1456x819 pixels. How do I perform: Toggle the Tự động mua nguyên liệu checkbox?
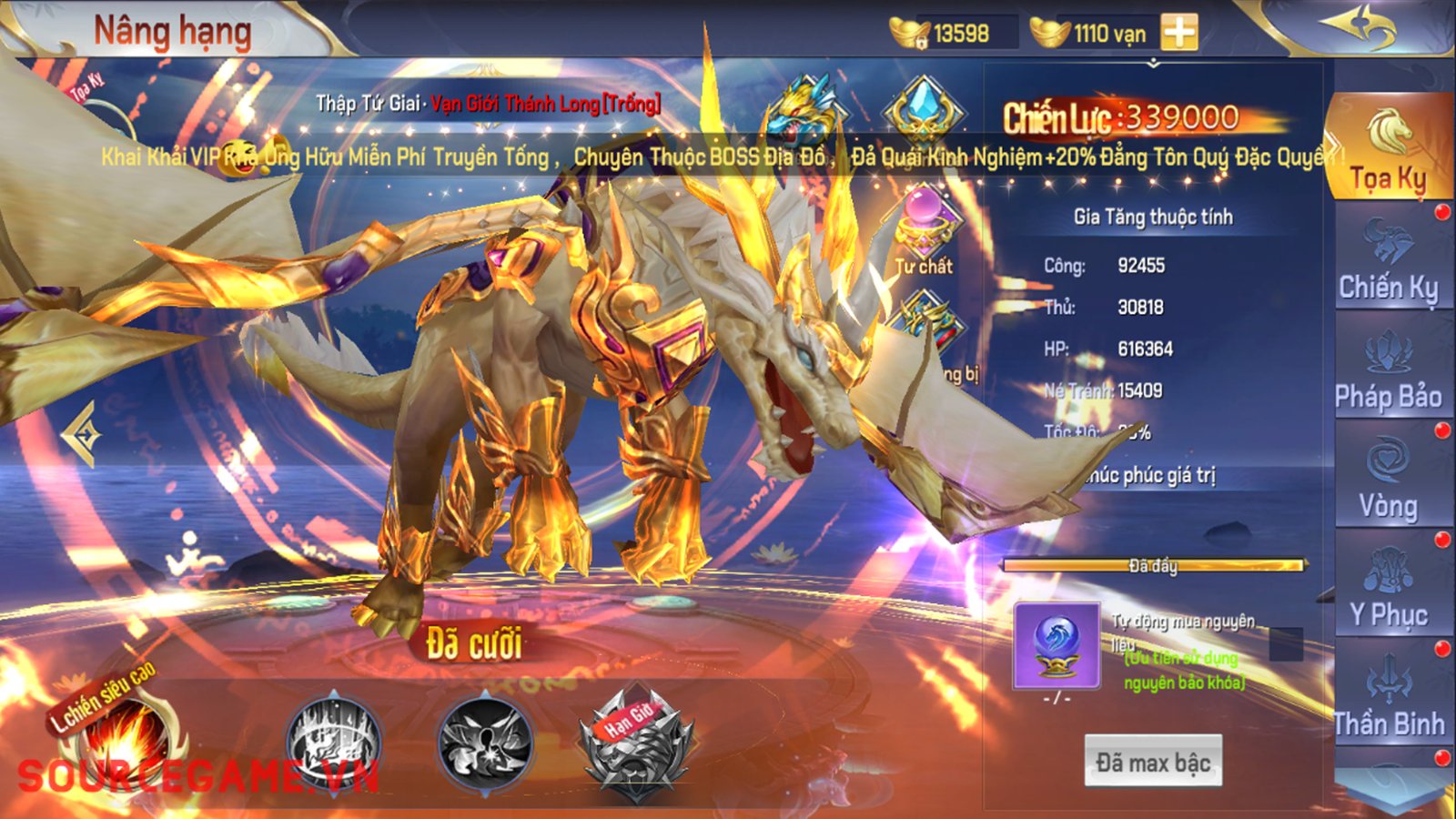1285,643
